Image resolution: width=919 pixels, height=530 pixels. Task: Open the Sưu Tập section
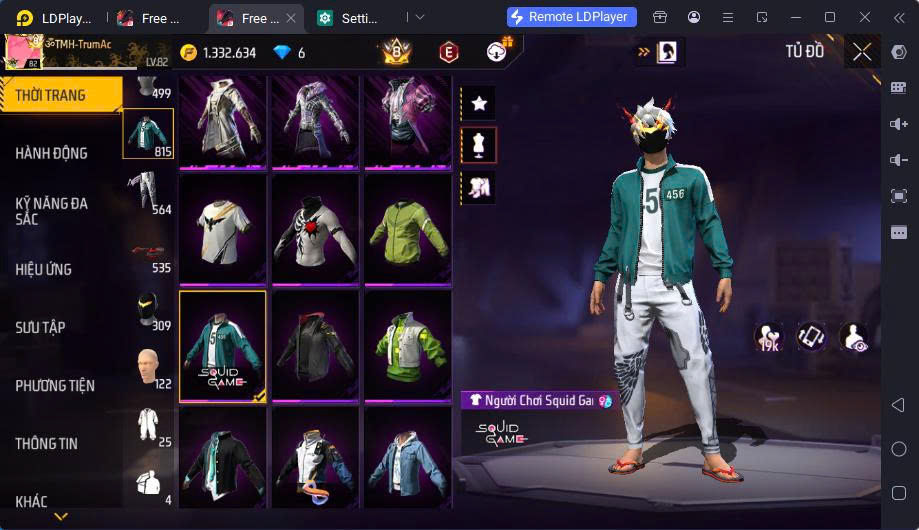coord(40,327)
